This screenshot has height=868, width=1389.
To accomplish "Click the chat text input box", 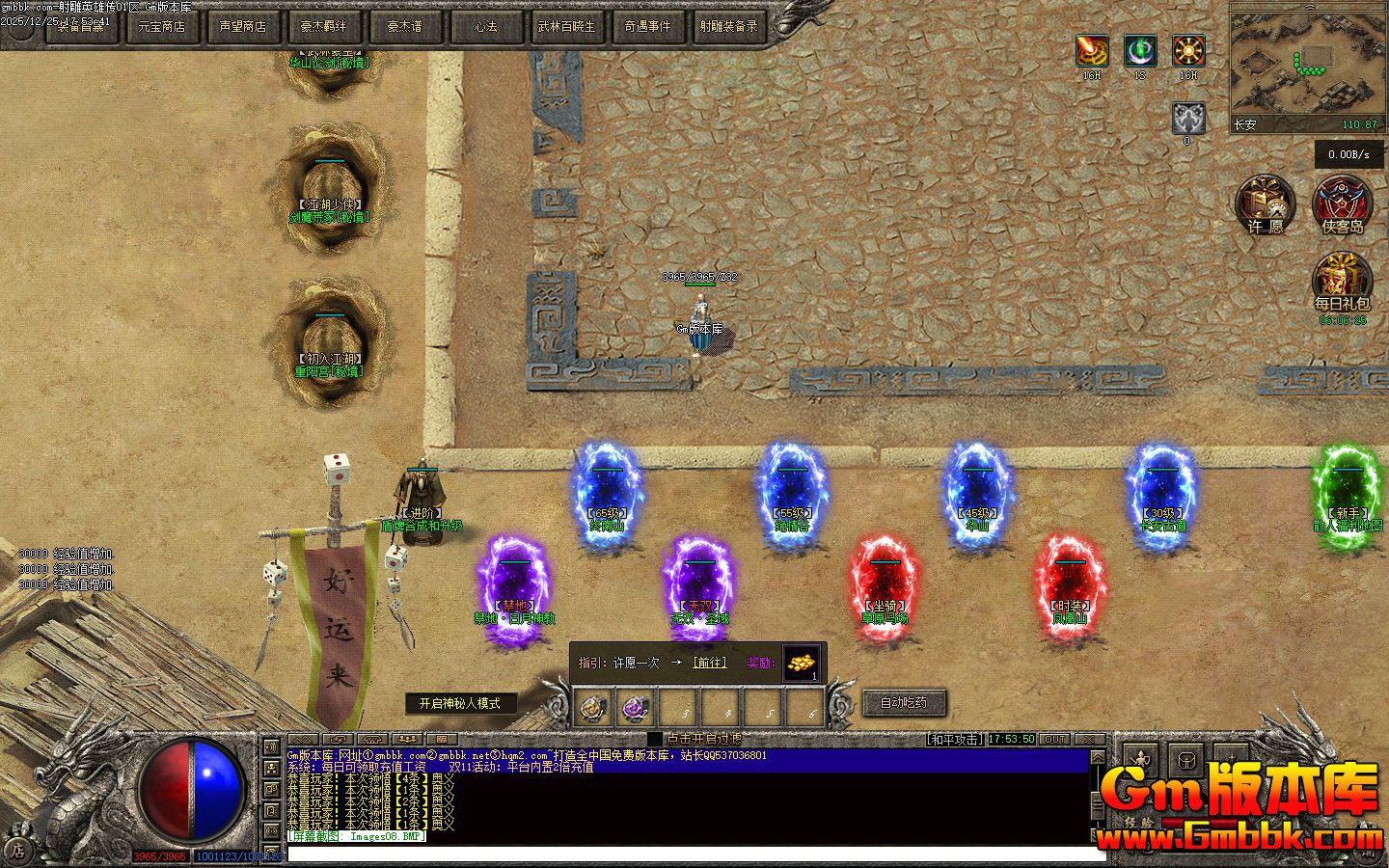I will pyautogui.click(x=694, y=854).
